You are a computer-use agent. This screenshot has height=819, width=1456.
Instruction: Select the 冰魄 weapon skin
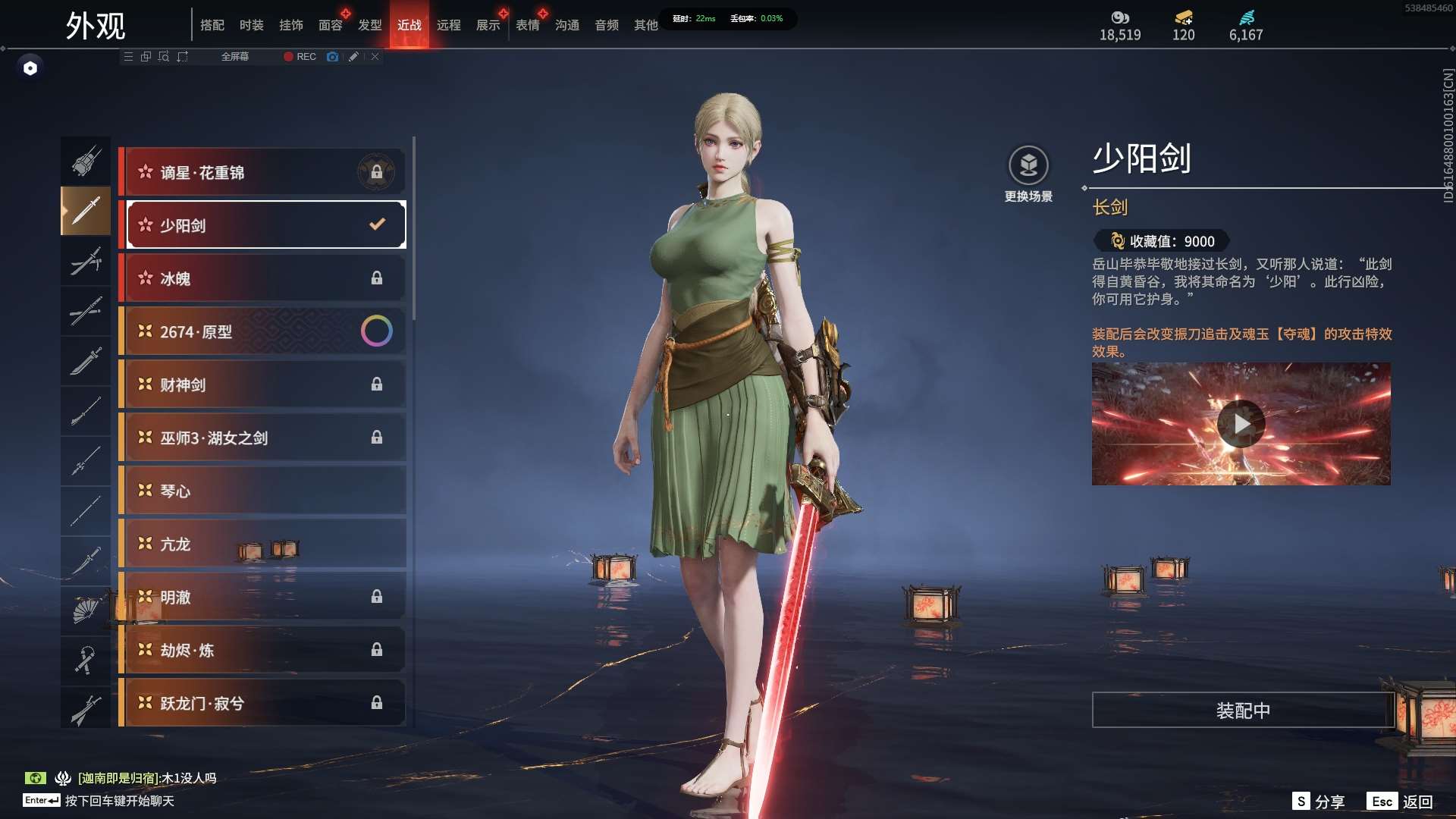click(x=263, y=278)
